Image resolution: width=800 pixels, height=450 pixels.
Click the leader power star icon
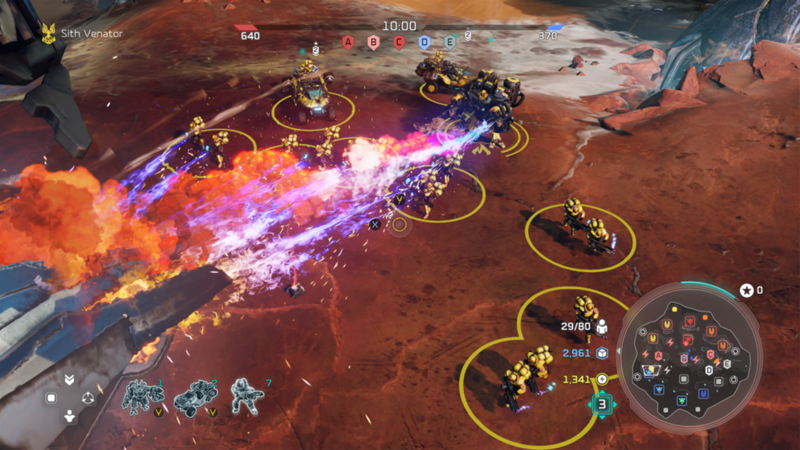click(746, 290)
